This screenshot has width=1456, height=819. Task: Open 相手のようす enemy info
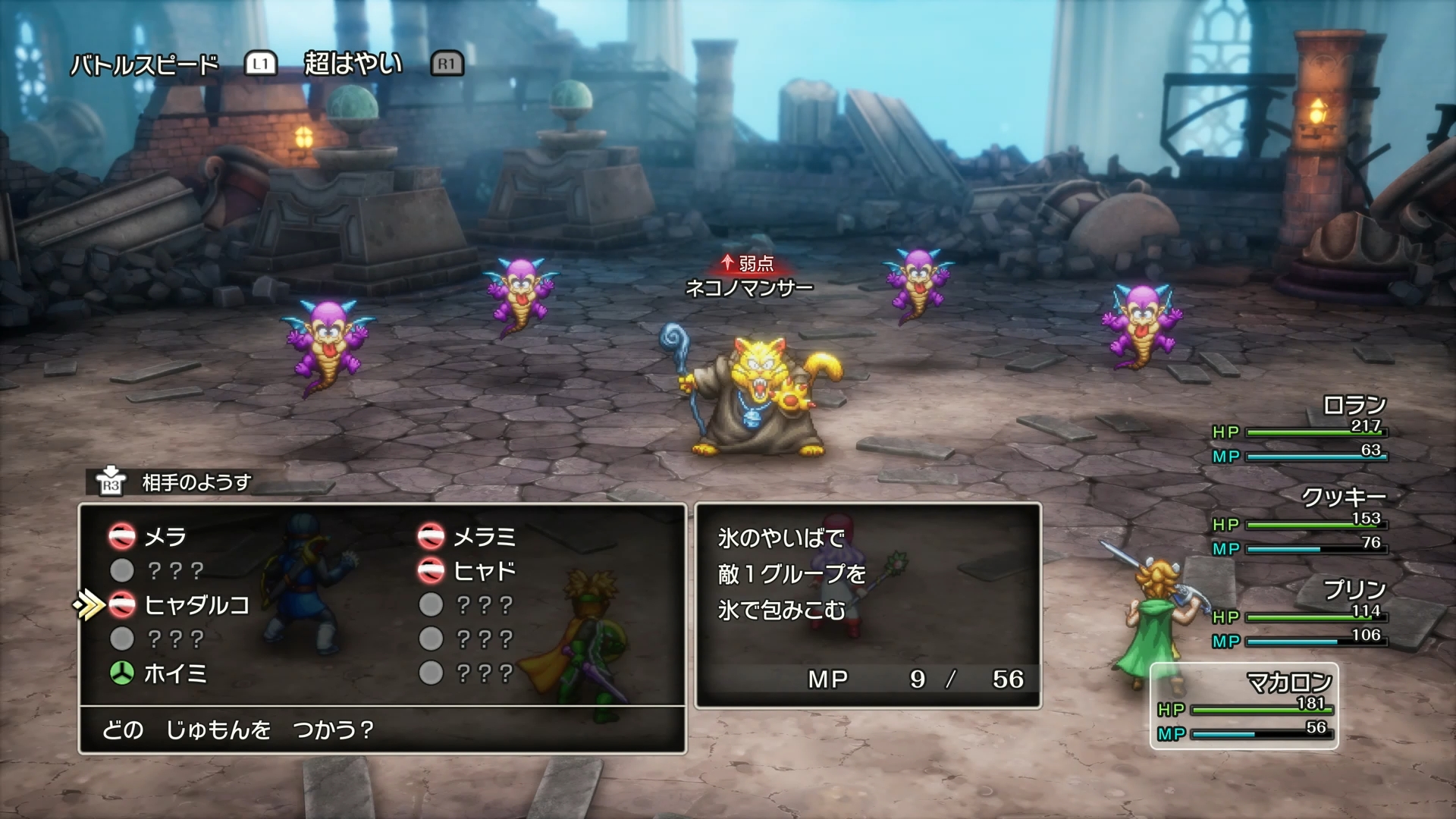tap(196, 482)
